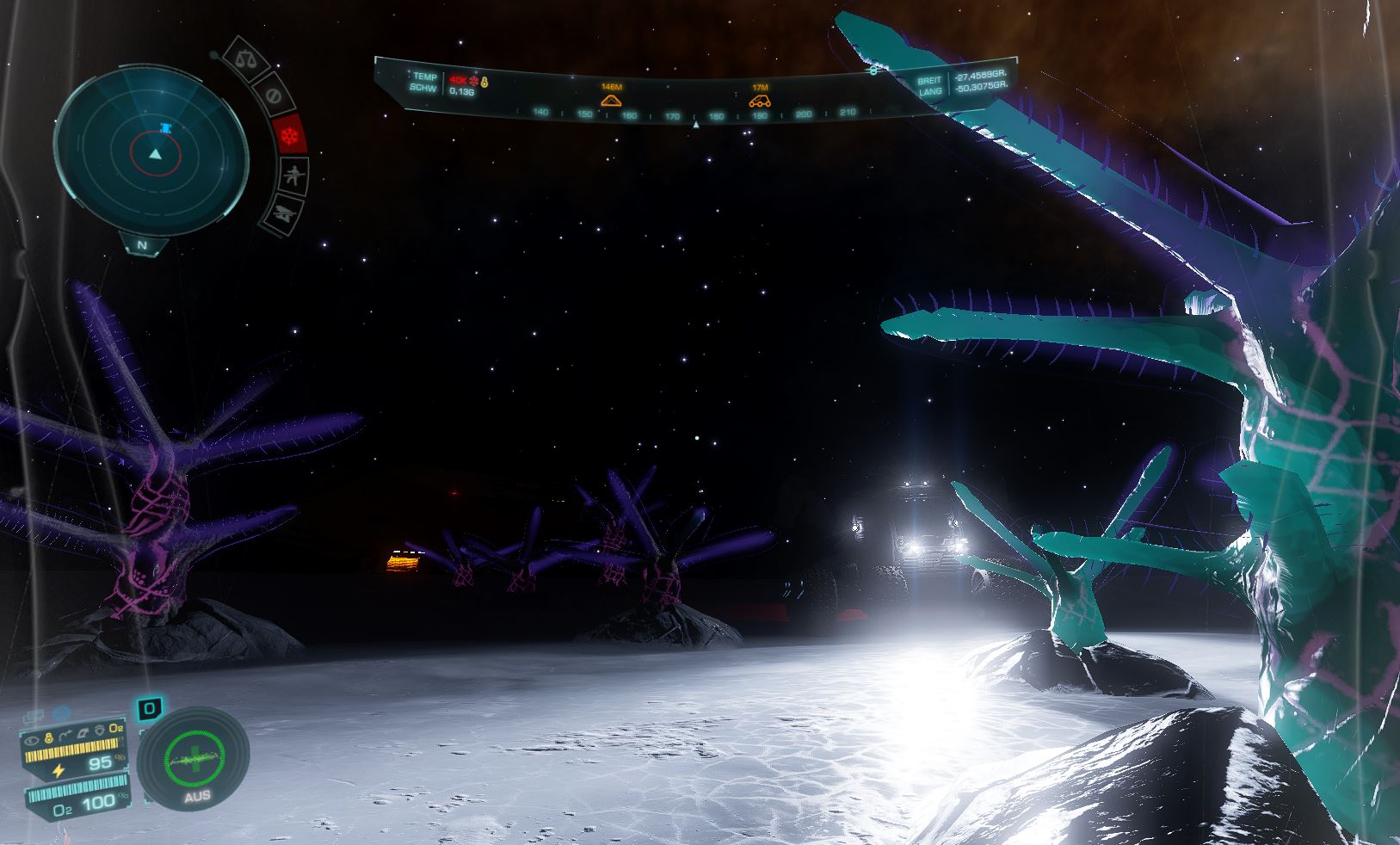The image size is (1400, 845).
Task: Toggle the eye night vision icon
Action: (x=32, y=739)
